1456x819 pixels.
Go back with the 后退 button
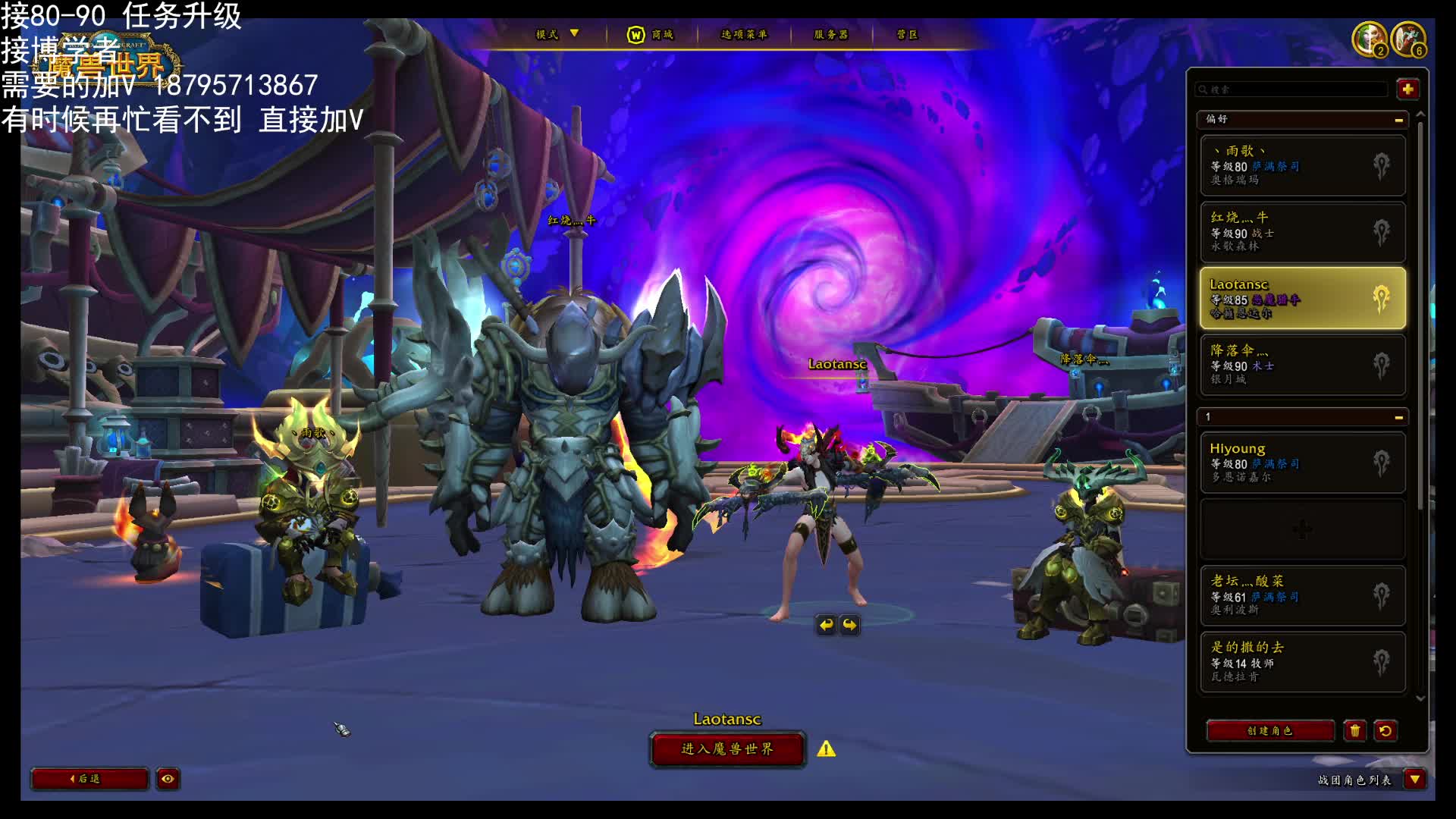[x=89, y=779]
